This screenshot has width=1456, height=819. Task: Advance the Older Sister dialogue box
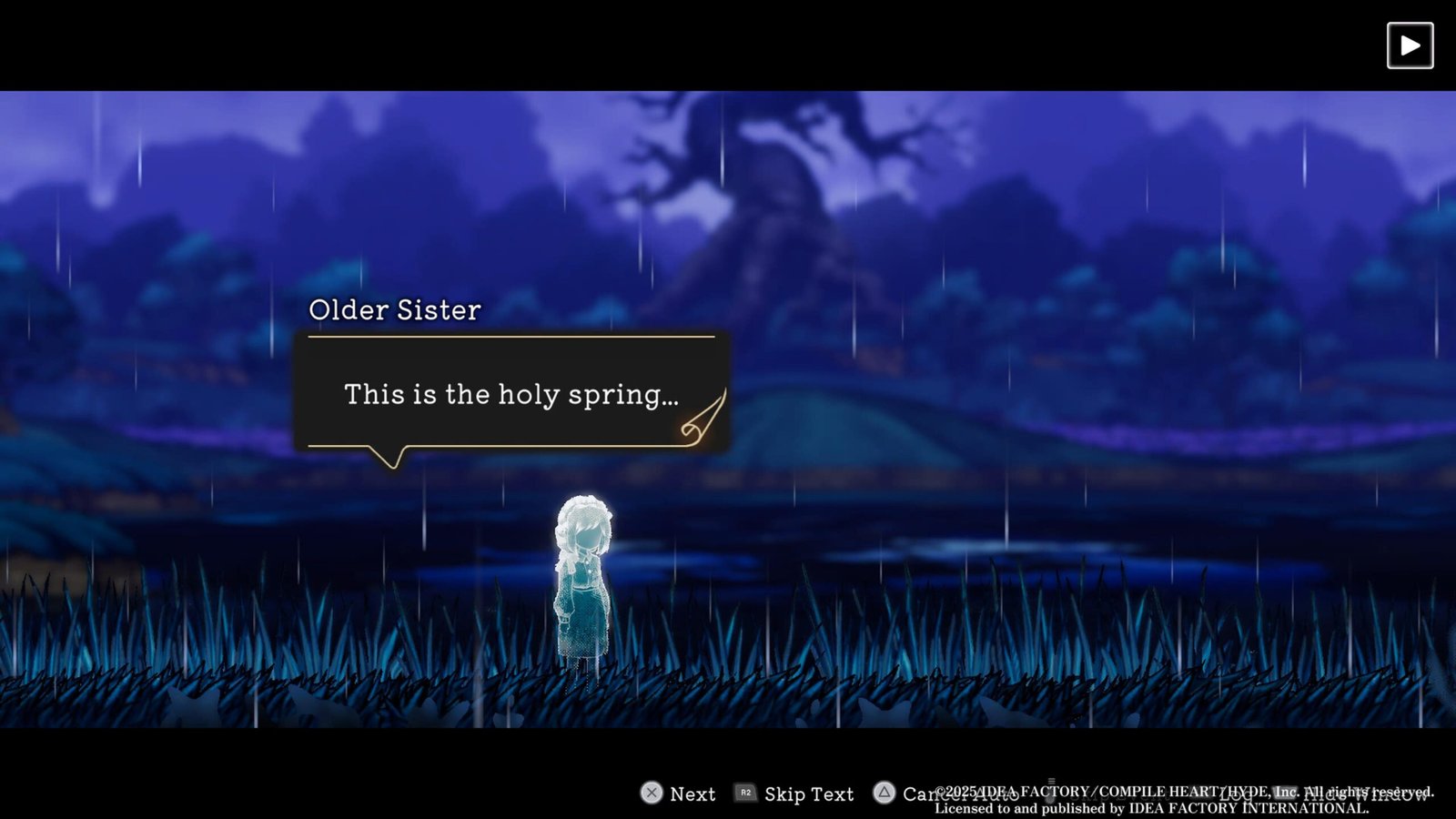coord(511,394)
